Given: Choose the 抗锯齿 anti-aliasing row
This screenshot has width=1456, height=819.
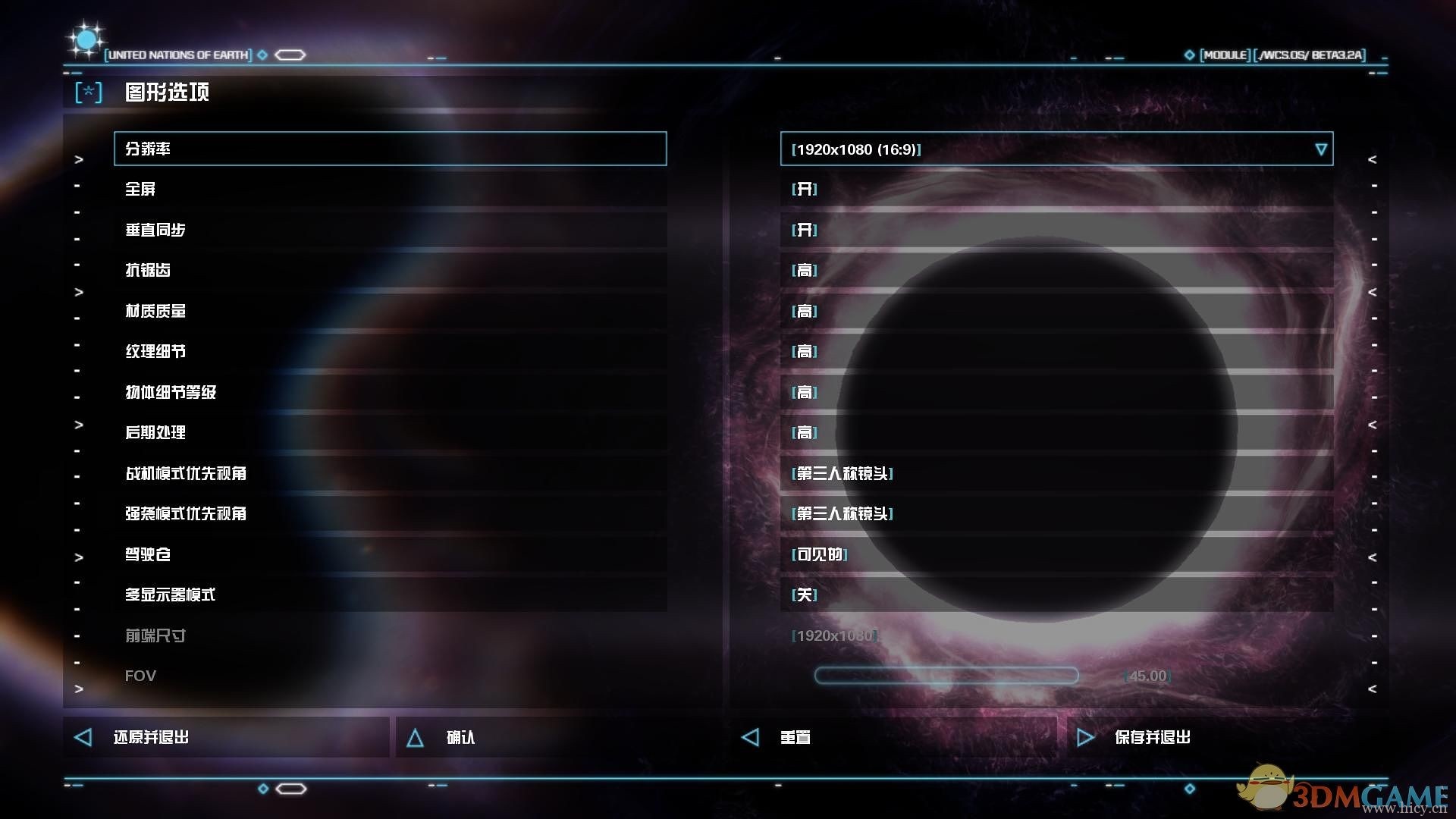Looking at the screenshot, I should [390, 270].
